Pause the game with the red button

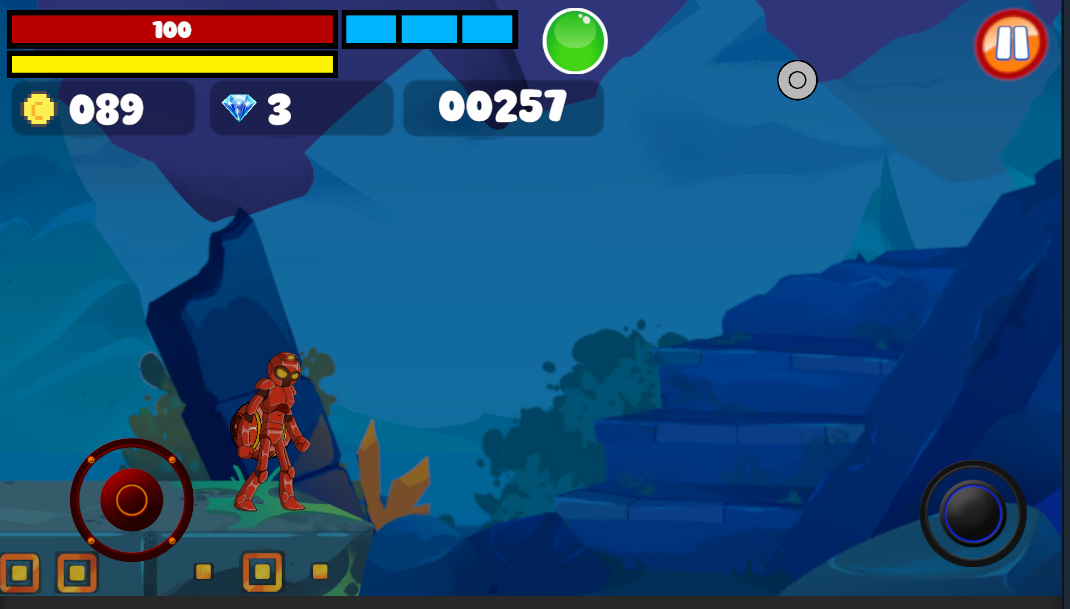click(1011, 44)
